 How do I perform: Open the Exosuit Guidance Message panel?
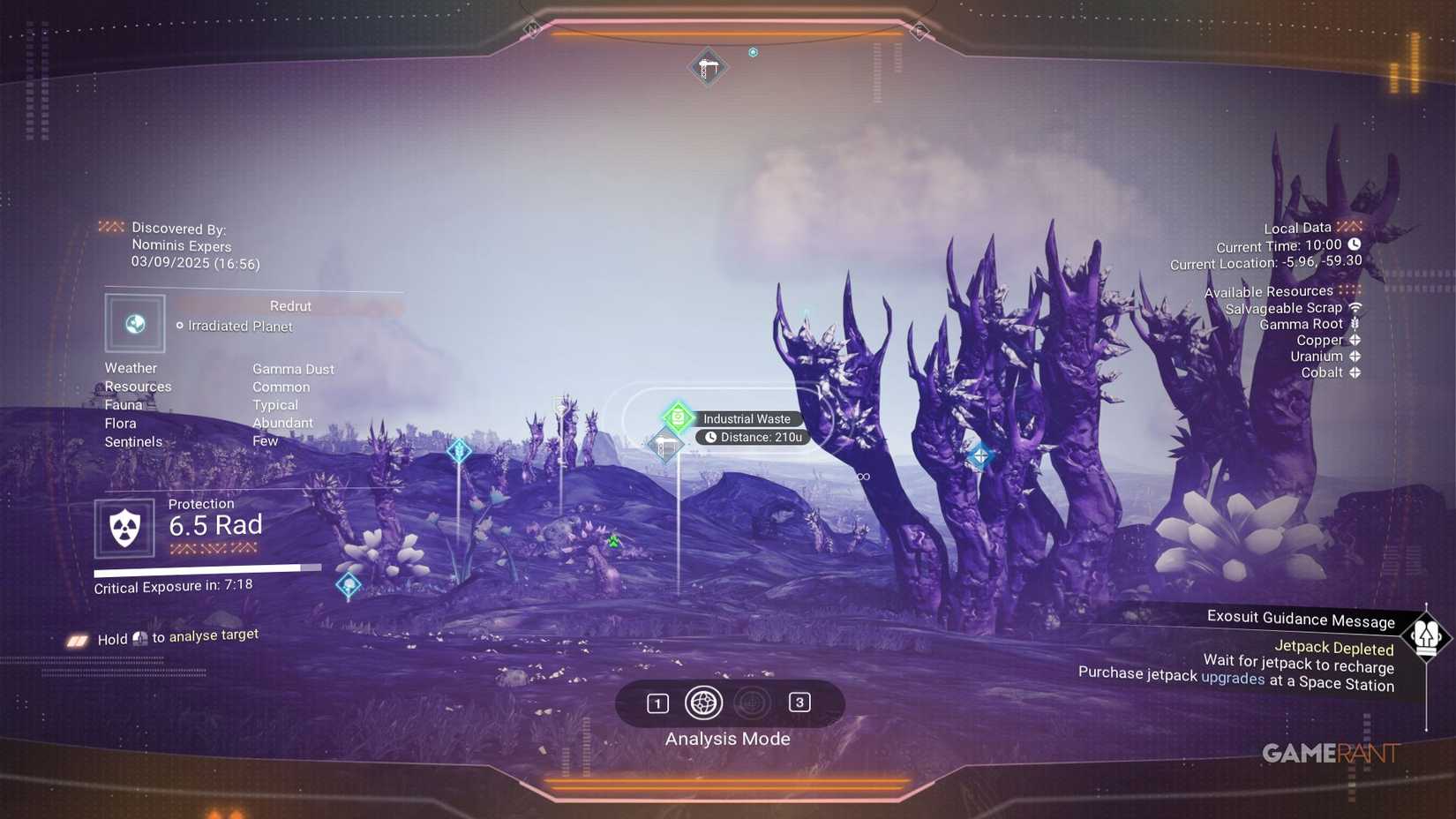click(x=1300, y=619)
